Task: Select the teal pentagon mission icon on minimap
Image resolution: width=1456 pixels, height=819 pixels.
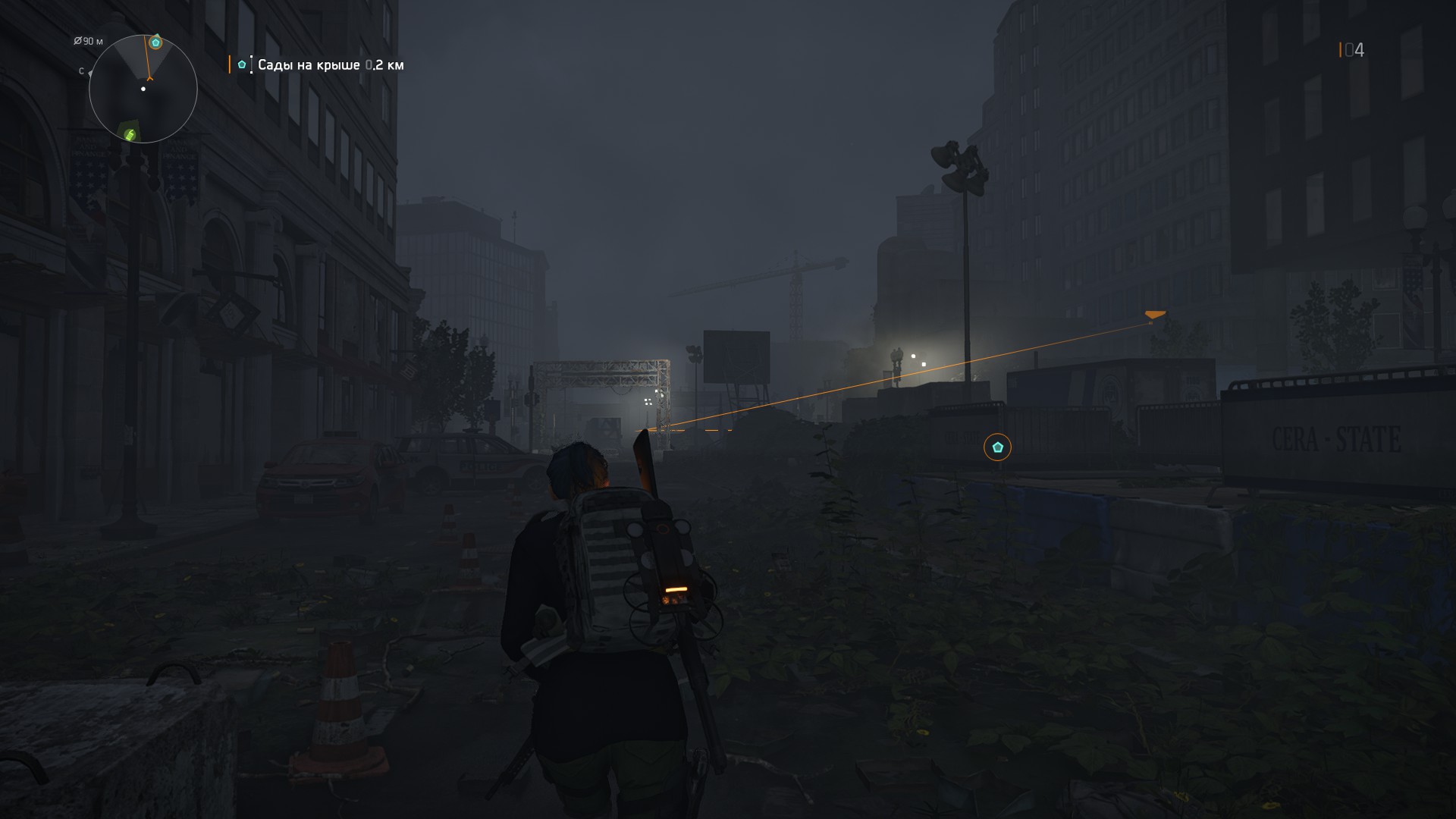Action: click(155, 43)
